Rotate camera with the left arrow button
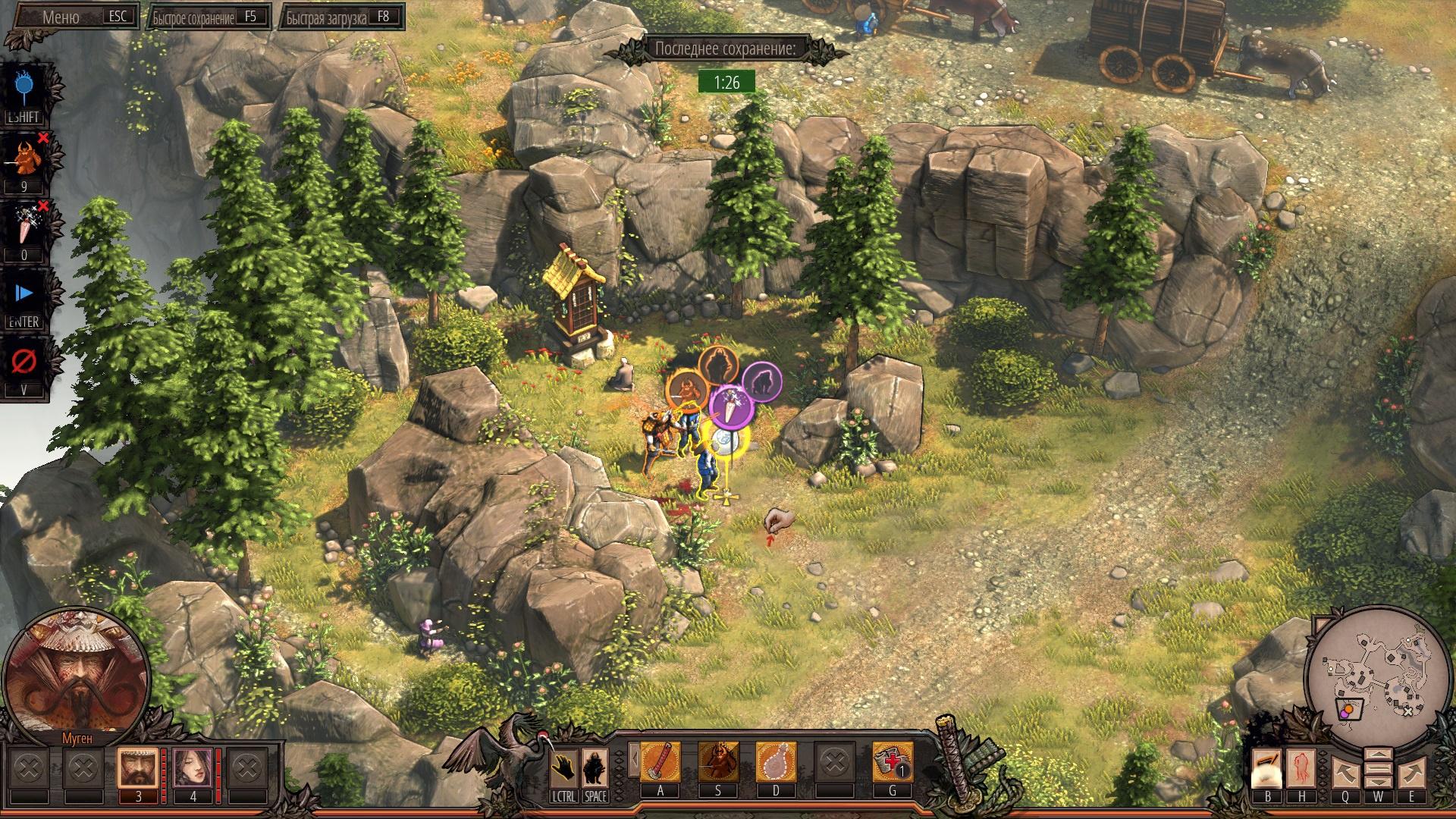The image size is (1456, 819). (x=1345, y=771)
